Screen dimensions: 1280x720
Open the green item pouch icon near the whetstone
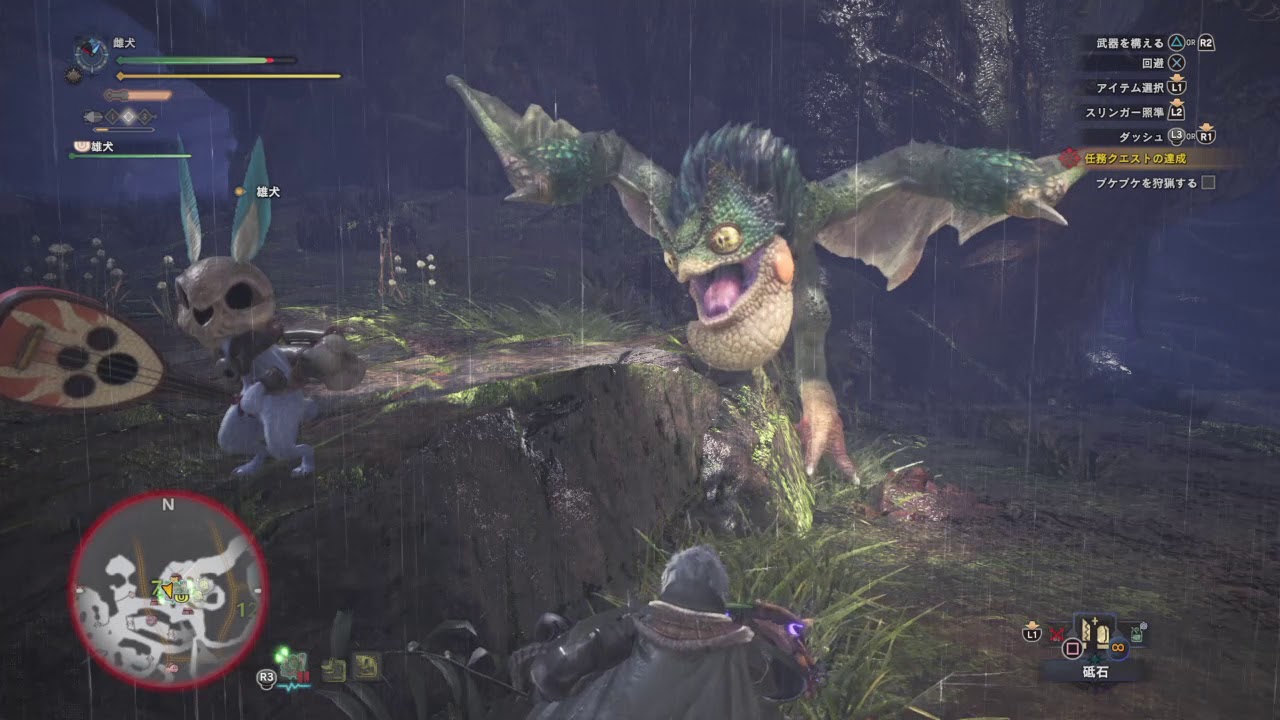pyautogui.click(x=1136, y=632)
